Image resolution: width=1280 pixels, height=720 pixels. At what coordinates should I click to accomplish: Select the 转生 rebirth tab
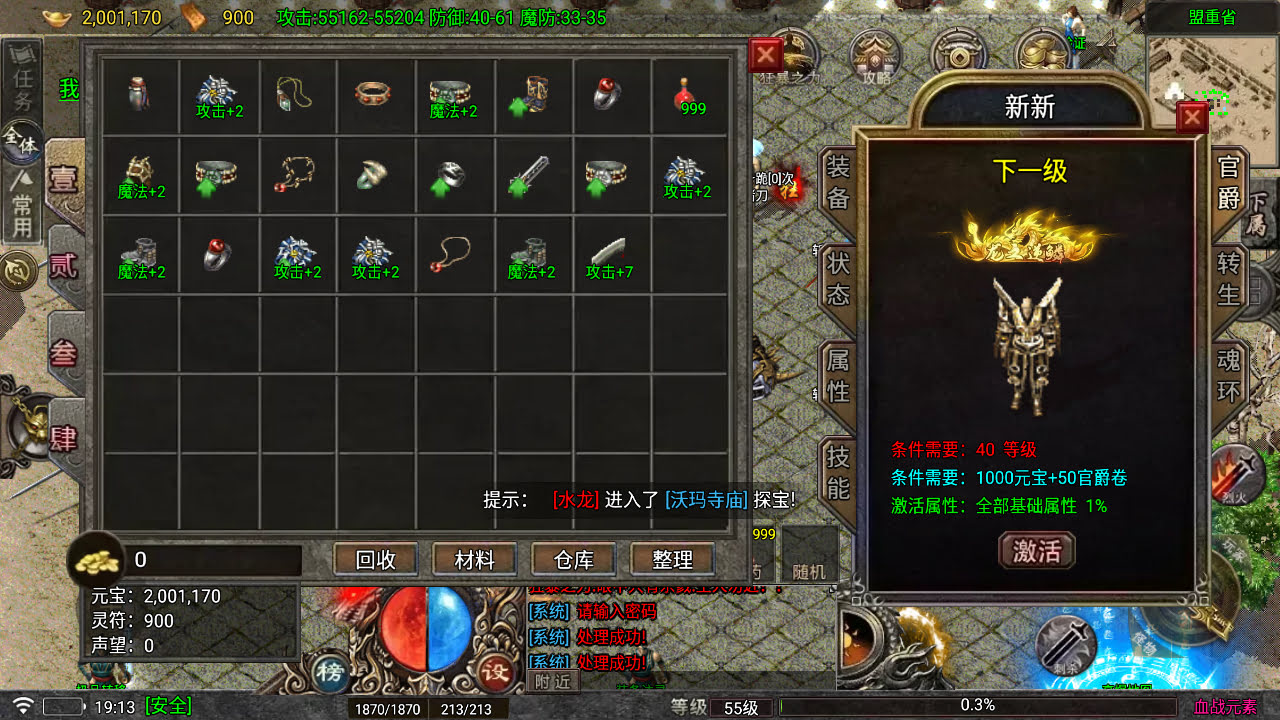[x=1228, y=279]
